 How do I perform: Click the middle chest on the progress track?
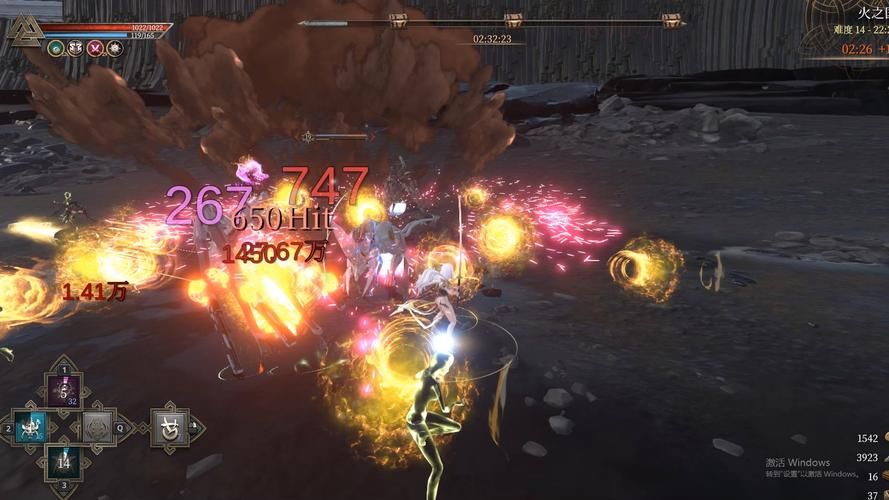coord(513,20)
